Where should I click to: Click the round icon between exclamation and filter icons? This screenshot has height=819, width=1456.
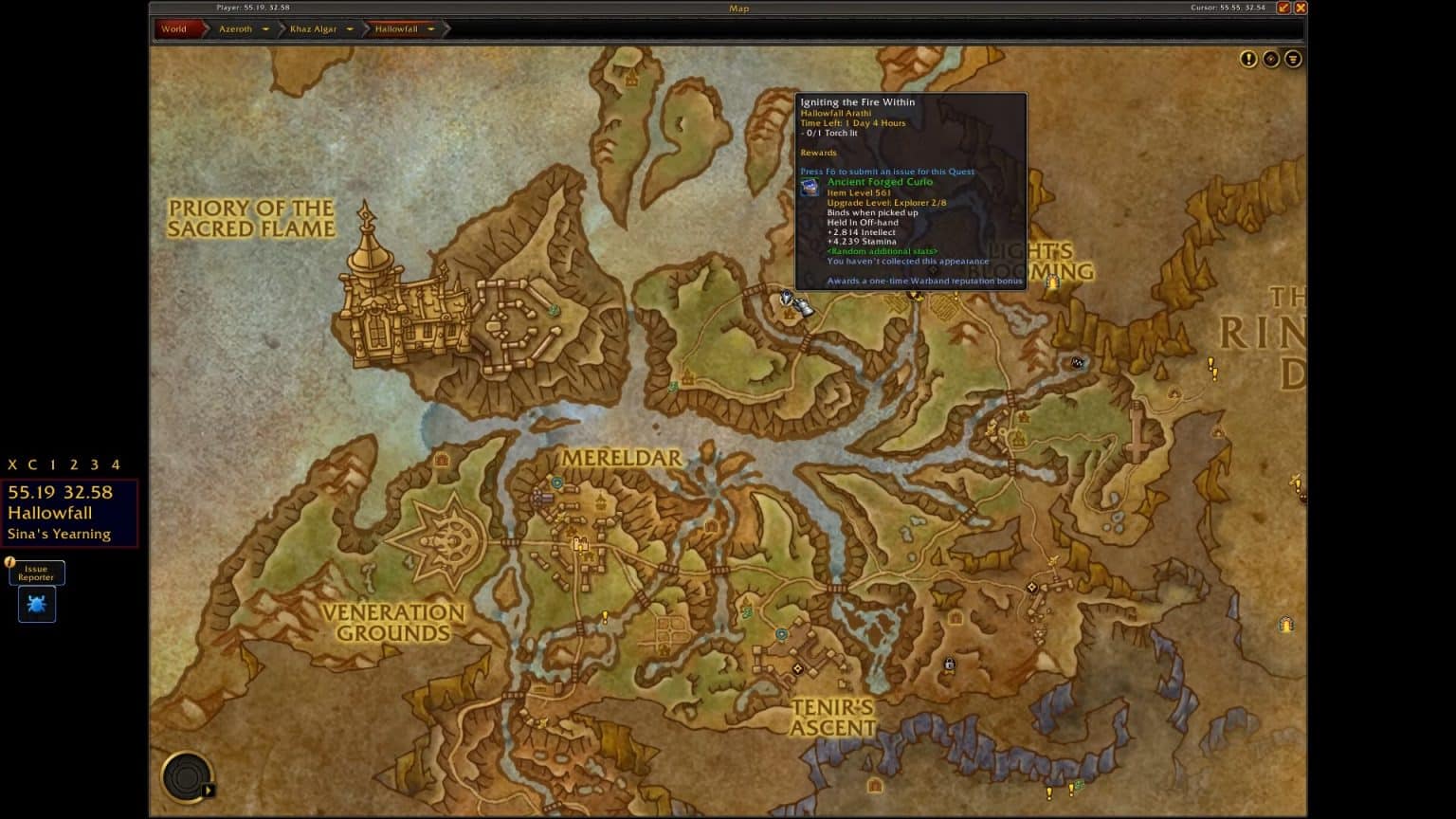(1270, 59)
